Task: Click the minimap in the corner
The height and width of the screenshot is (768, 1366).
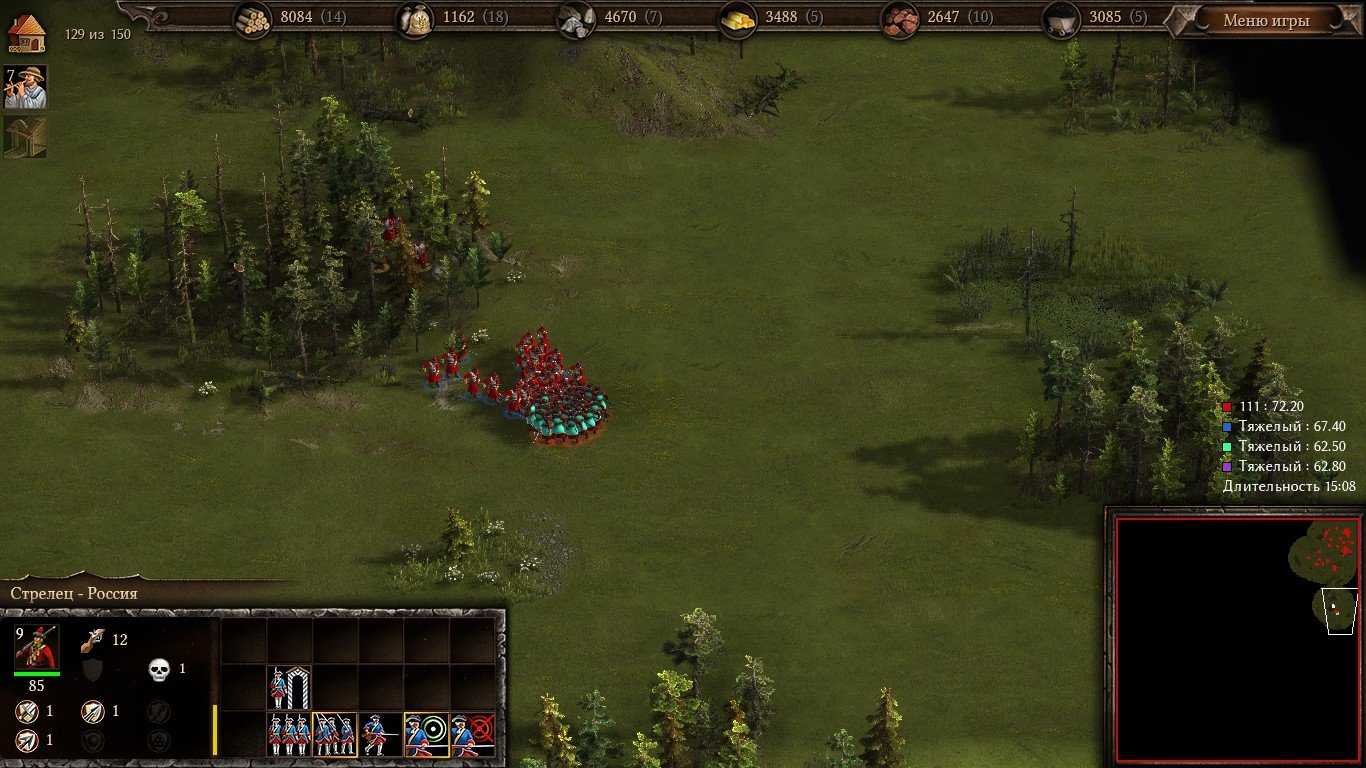Action: click(1235, 637)
